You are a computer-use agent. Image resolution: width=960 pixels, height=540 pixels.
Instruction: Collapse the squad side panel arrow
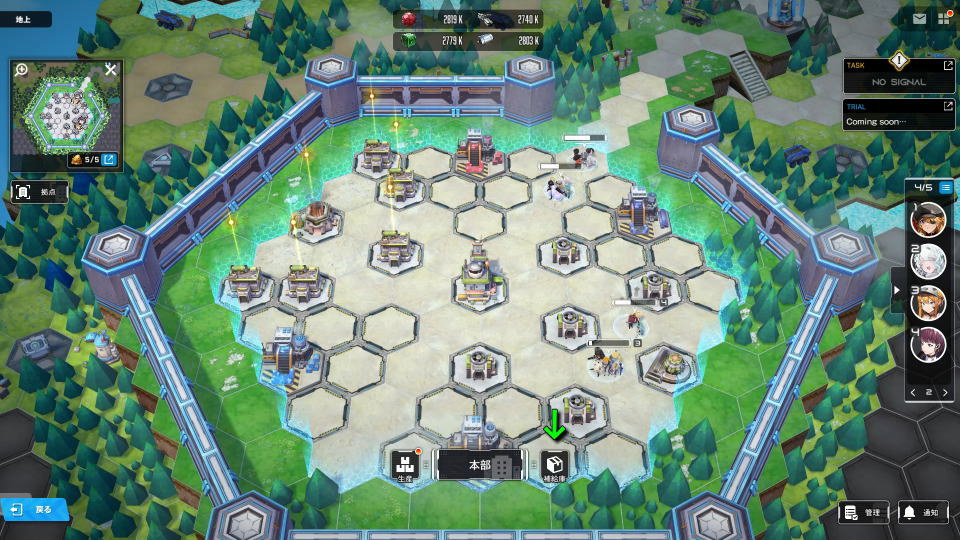click(x=896, y=291)
